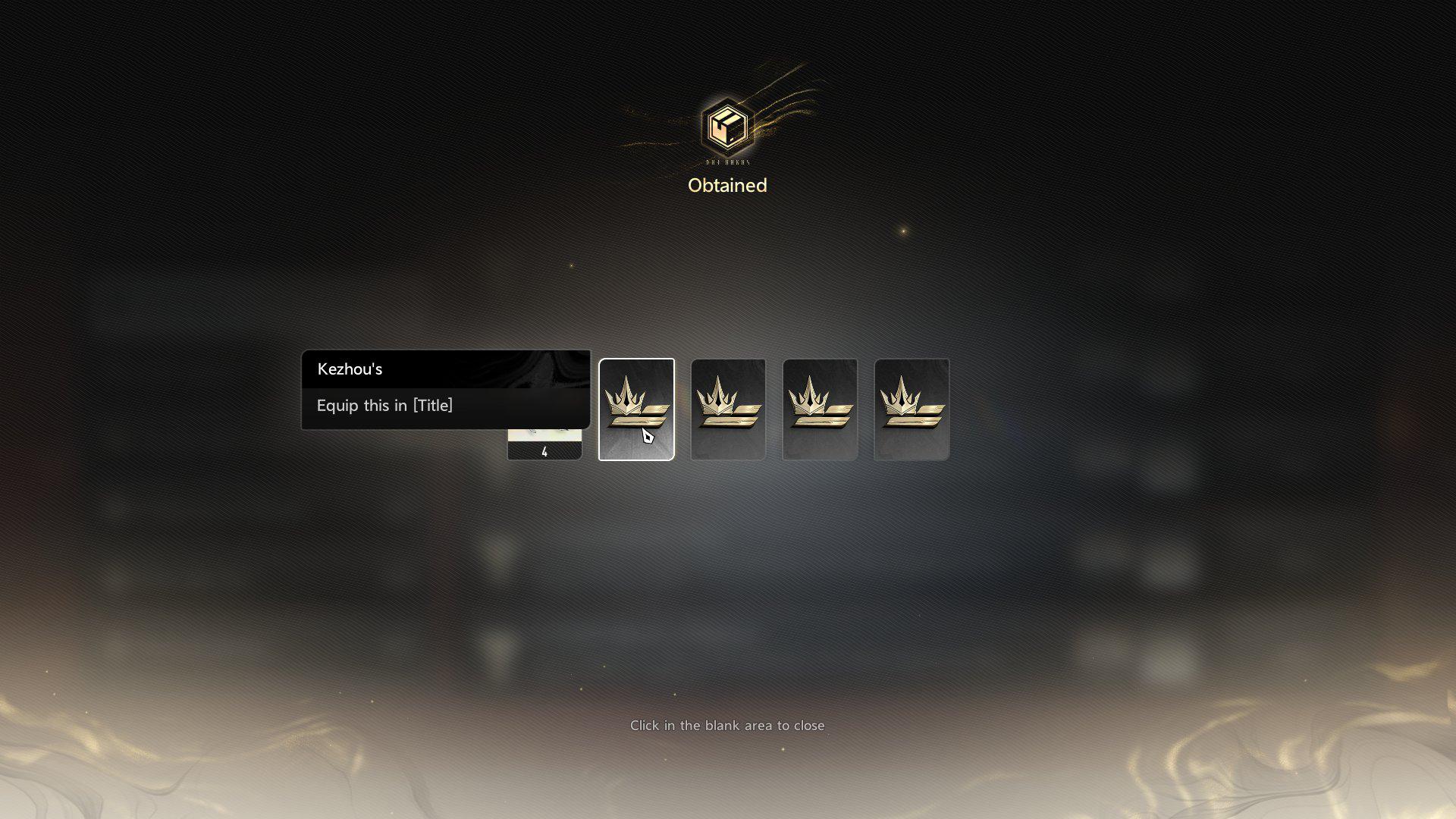Select the reward item with quantity 4
This screenshot has height=819, width=1456.
click(x=544, y=445)
